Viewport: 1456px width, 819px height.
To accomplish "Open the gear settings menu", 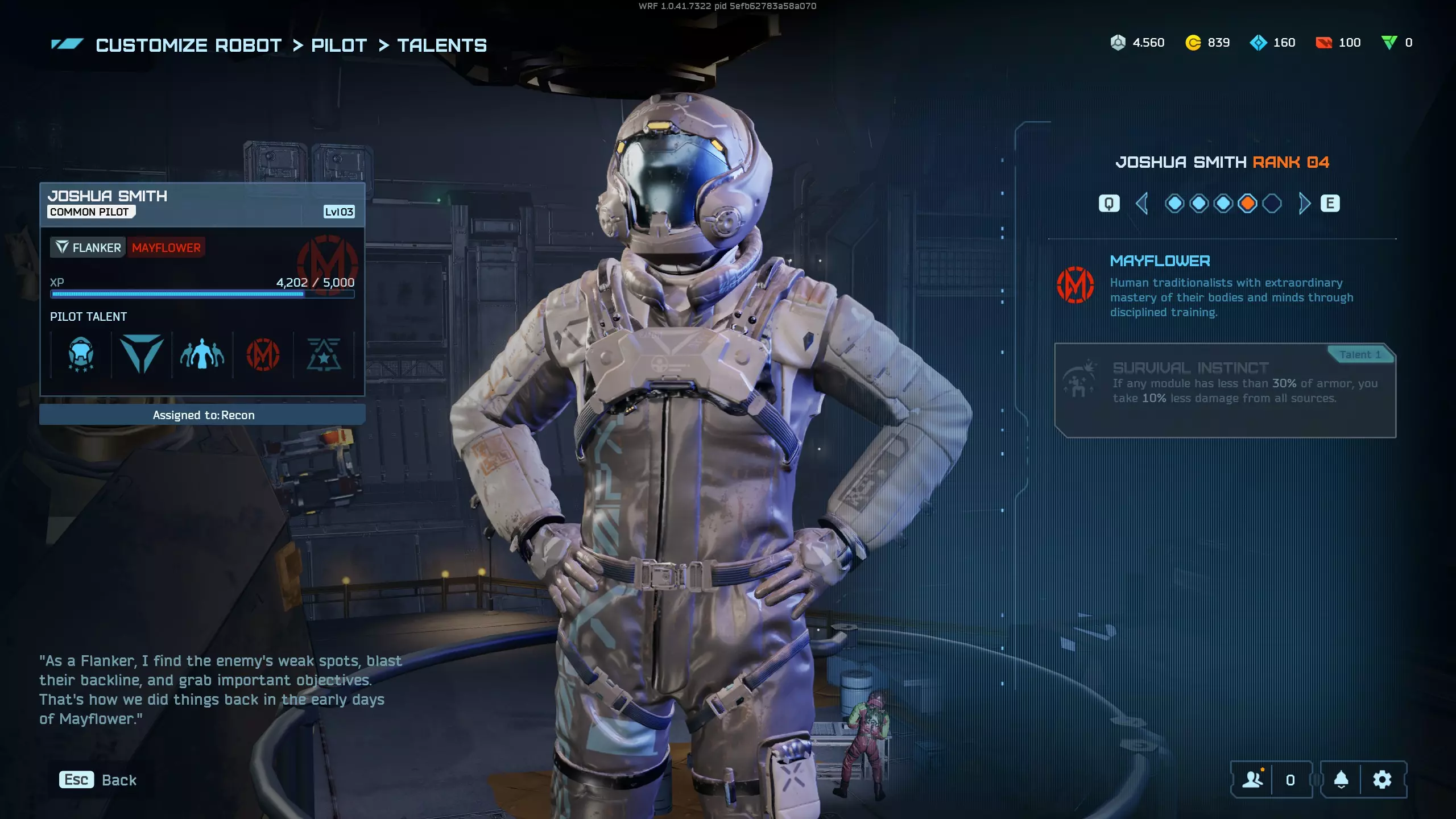I will point(1382,780).
